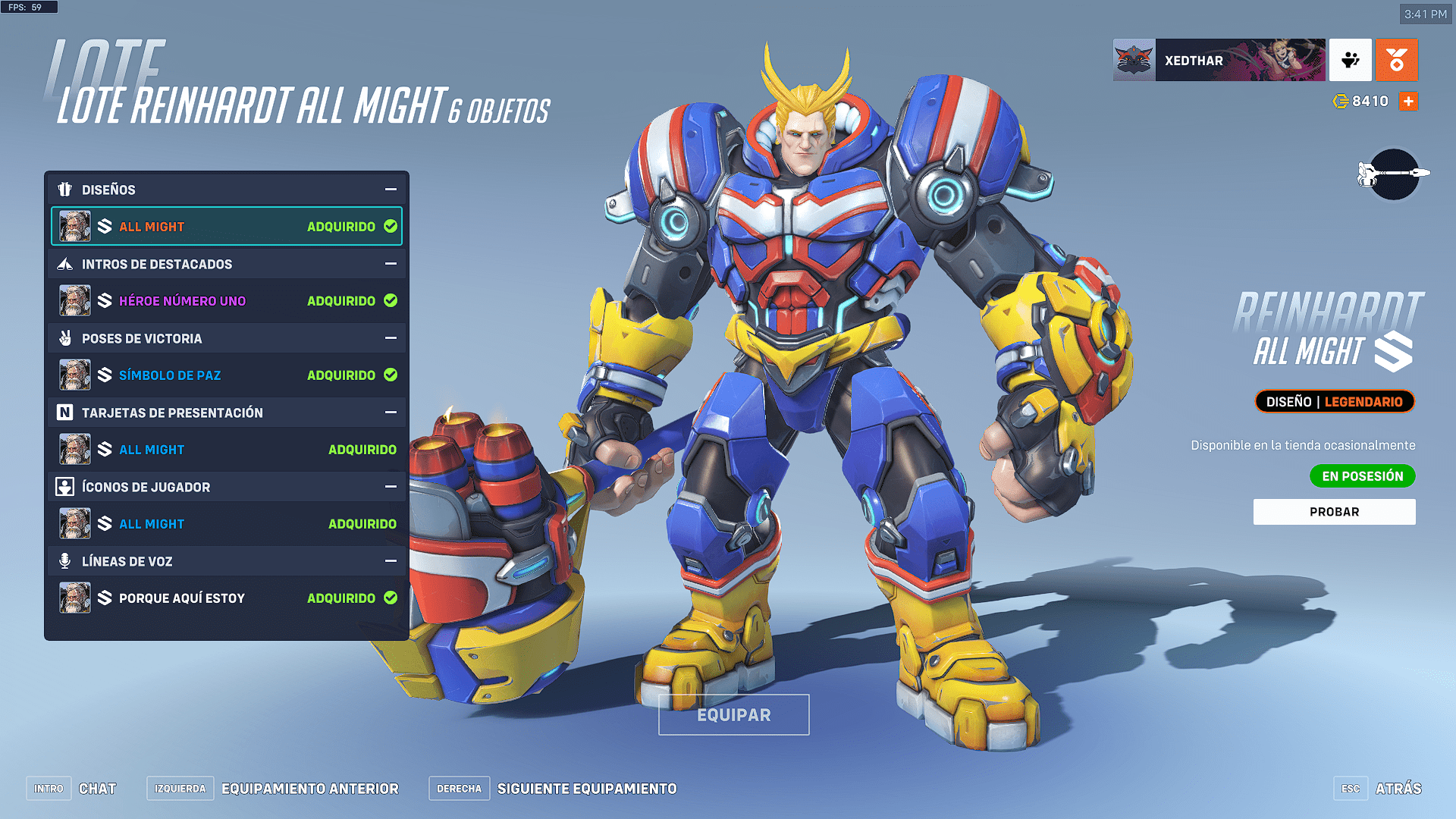
Task: Add coins with the plus button
Action: point(1408,102)
